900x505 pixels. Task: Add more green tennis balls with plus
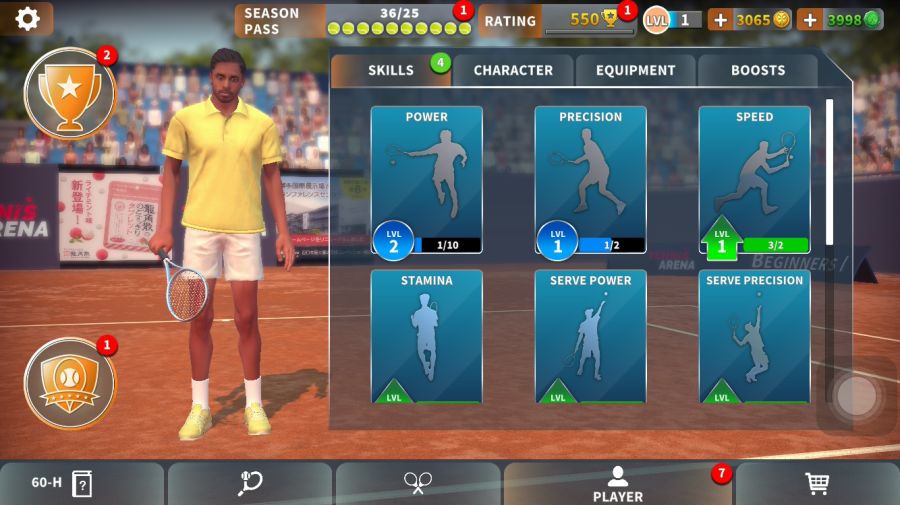pos(810,20)
